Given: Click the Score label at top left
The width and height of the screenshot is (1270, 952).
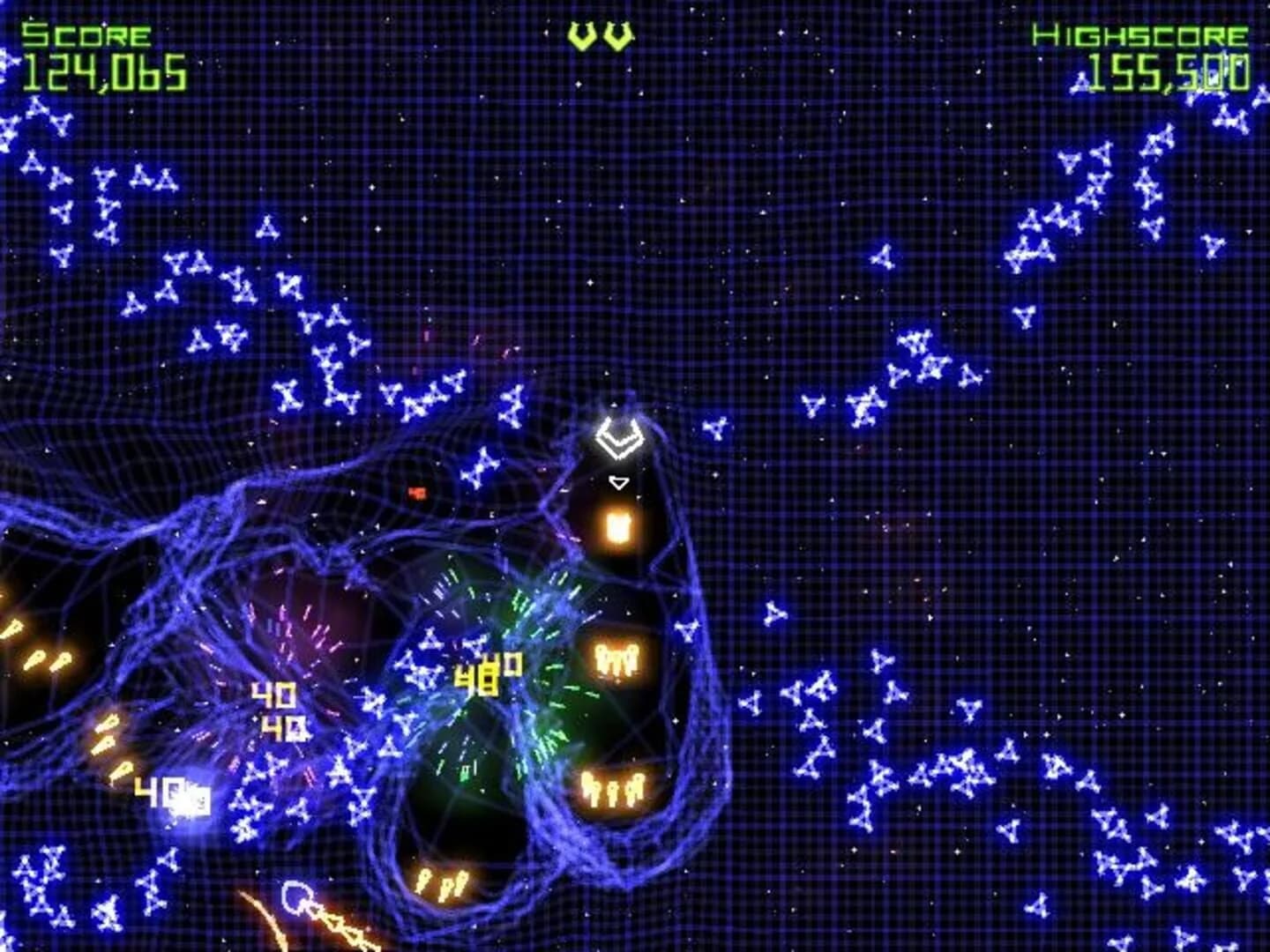Looking at the screenshot, I should pos(88,35).
